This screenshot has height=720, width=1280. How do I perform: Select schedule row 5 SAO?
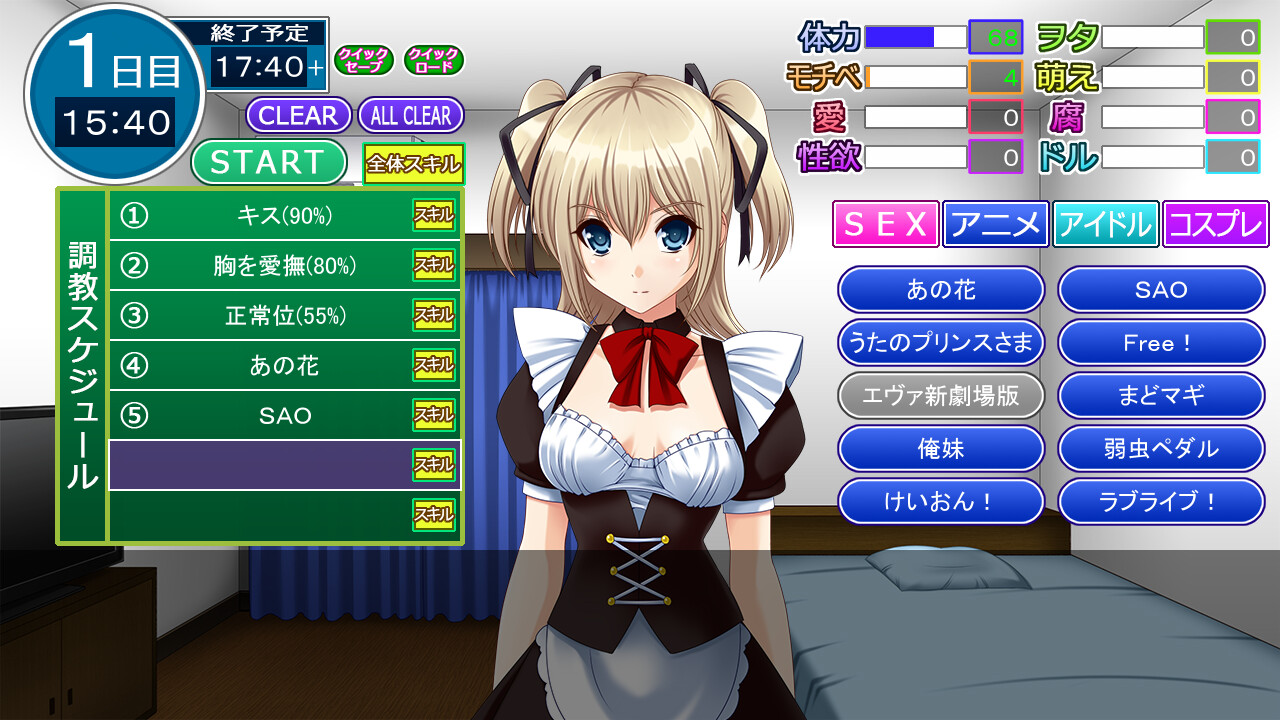(284, 416)
